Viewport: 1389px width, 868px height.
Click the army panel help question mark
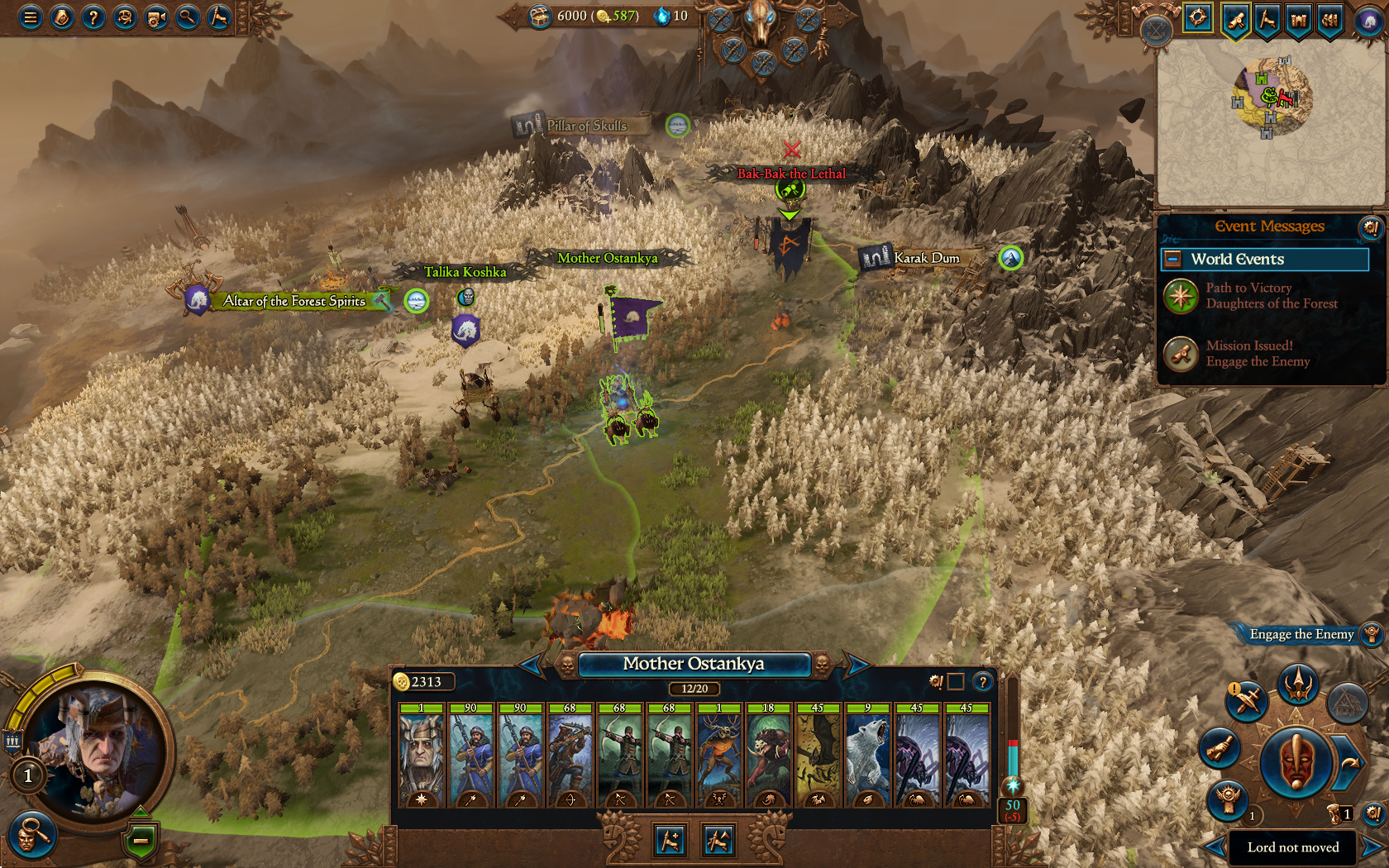(x=982, y=682)
